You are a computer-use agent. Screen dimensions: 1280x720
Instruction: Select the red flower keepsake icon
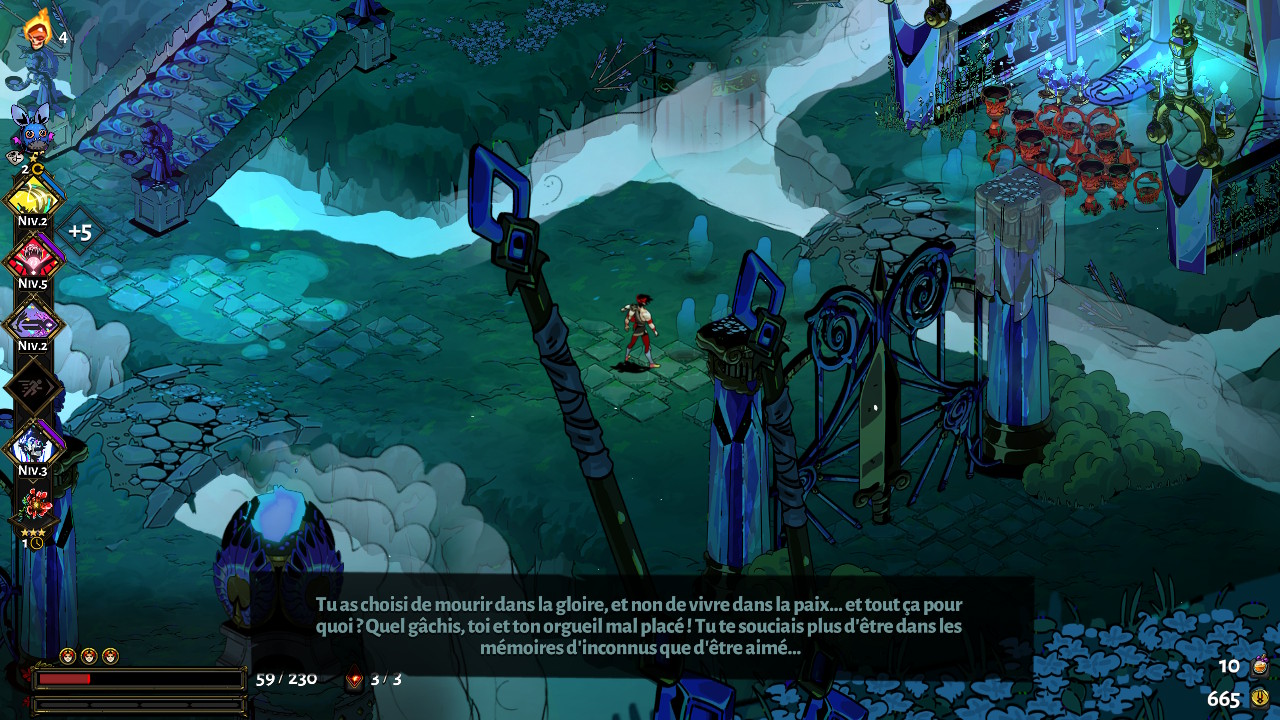point(33,505)
